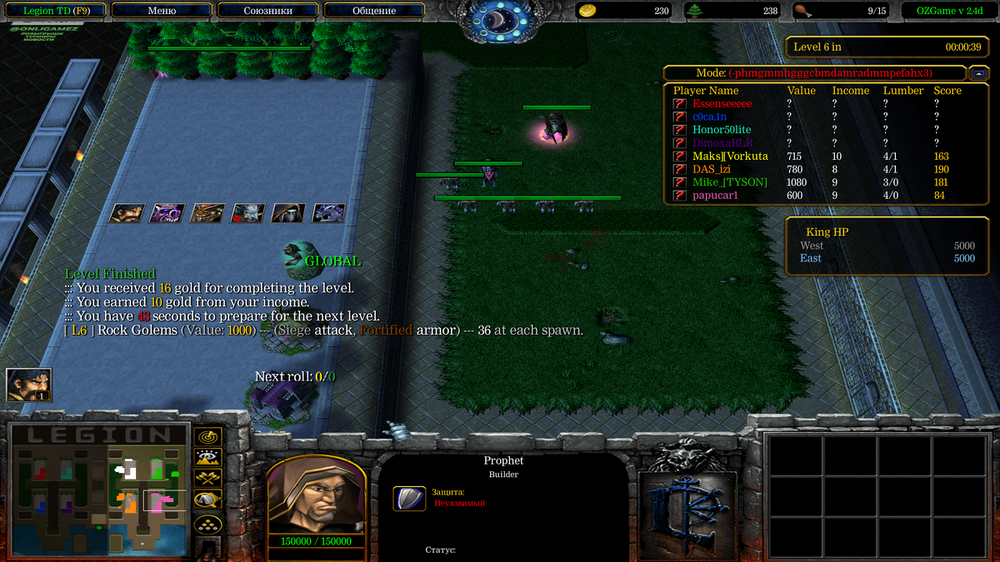Select the hero icon above the minimap

click(28, 385)
